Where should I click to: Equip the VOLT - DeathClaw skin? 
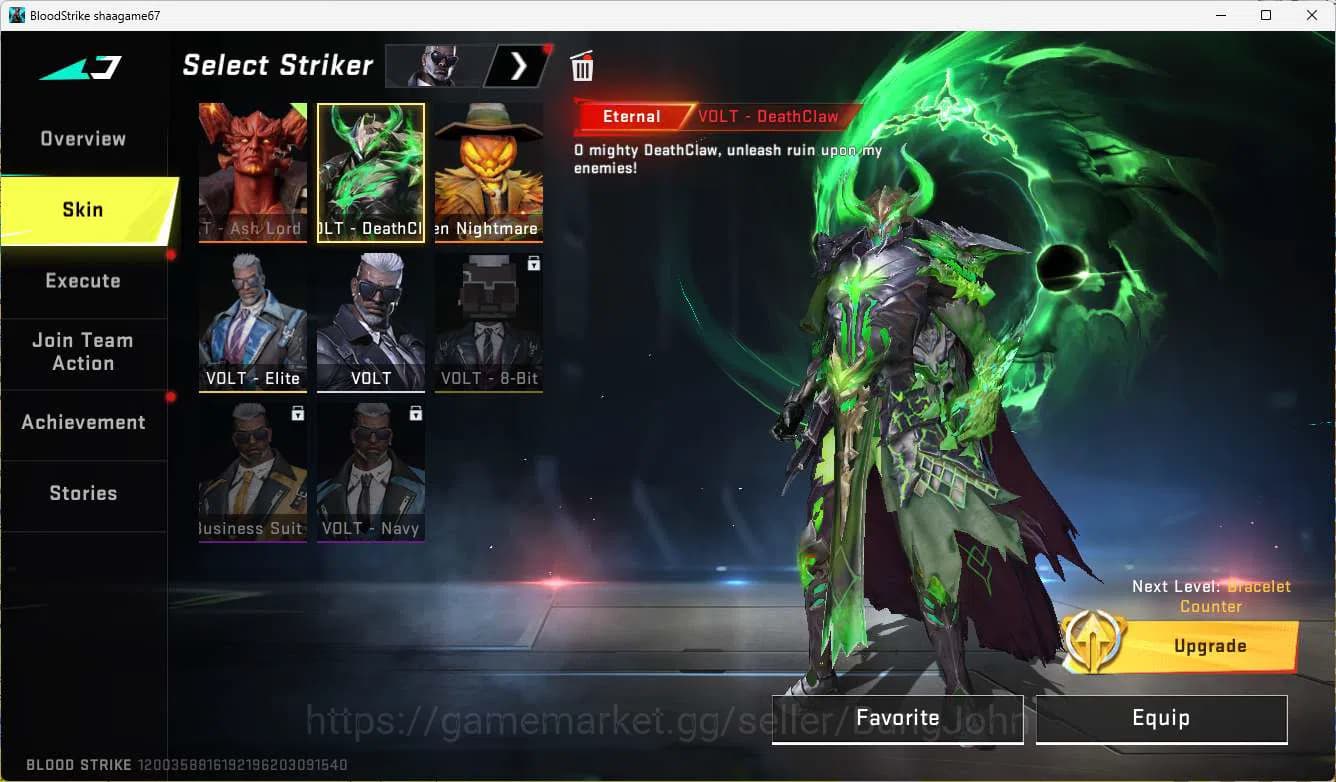[x=1161, y=718]
